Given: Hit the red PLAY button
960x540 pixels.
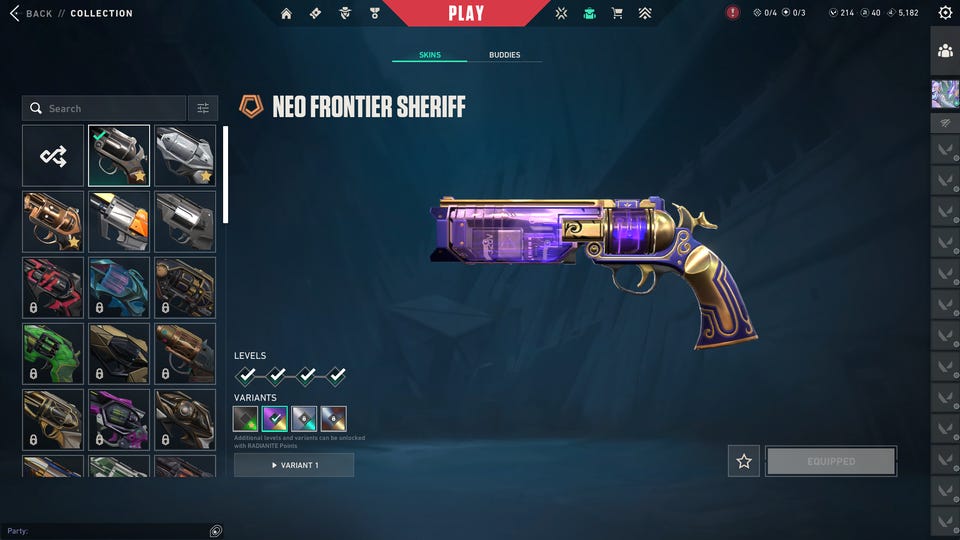Looking at the screenshot, I should point(466,13).
